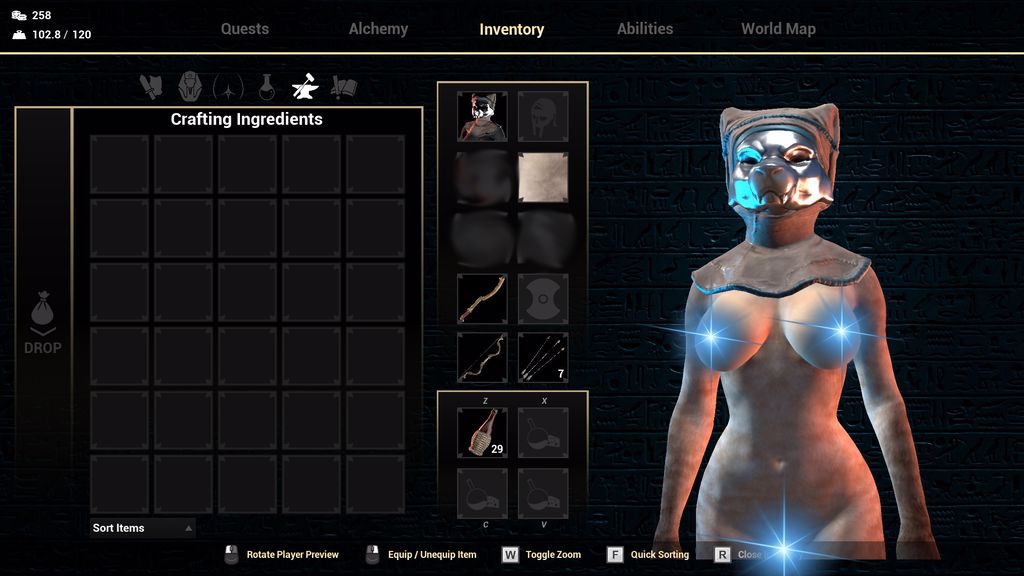Viewport: 1024px width, 576px height.
Task: Click the DROP bag area
Action: point(43,322)
